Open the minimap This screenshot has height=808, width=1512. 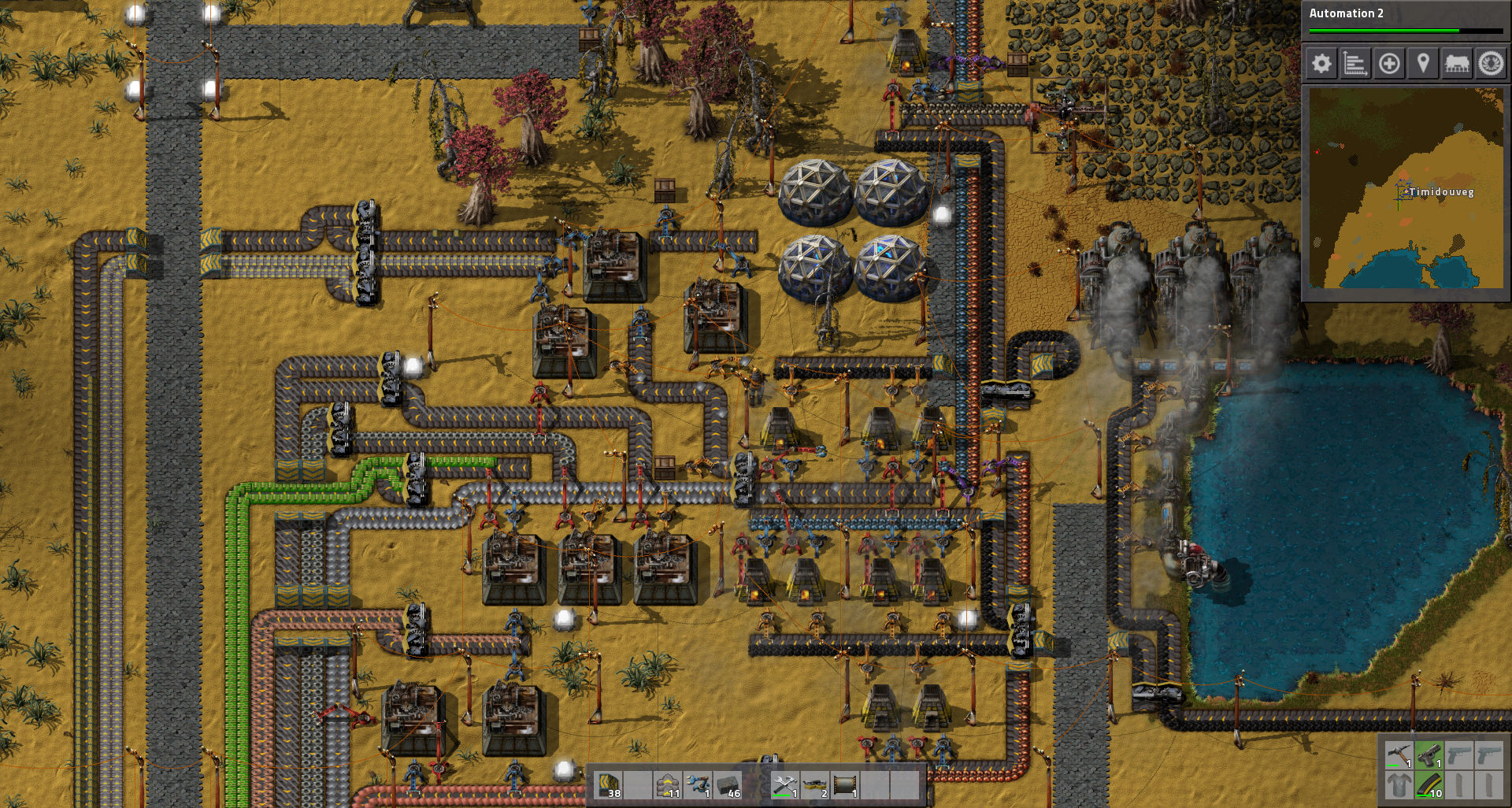(1405, 187)
